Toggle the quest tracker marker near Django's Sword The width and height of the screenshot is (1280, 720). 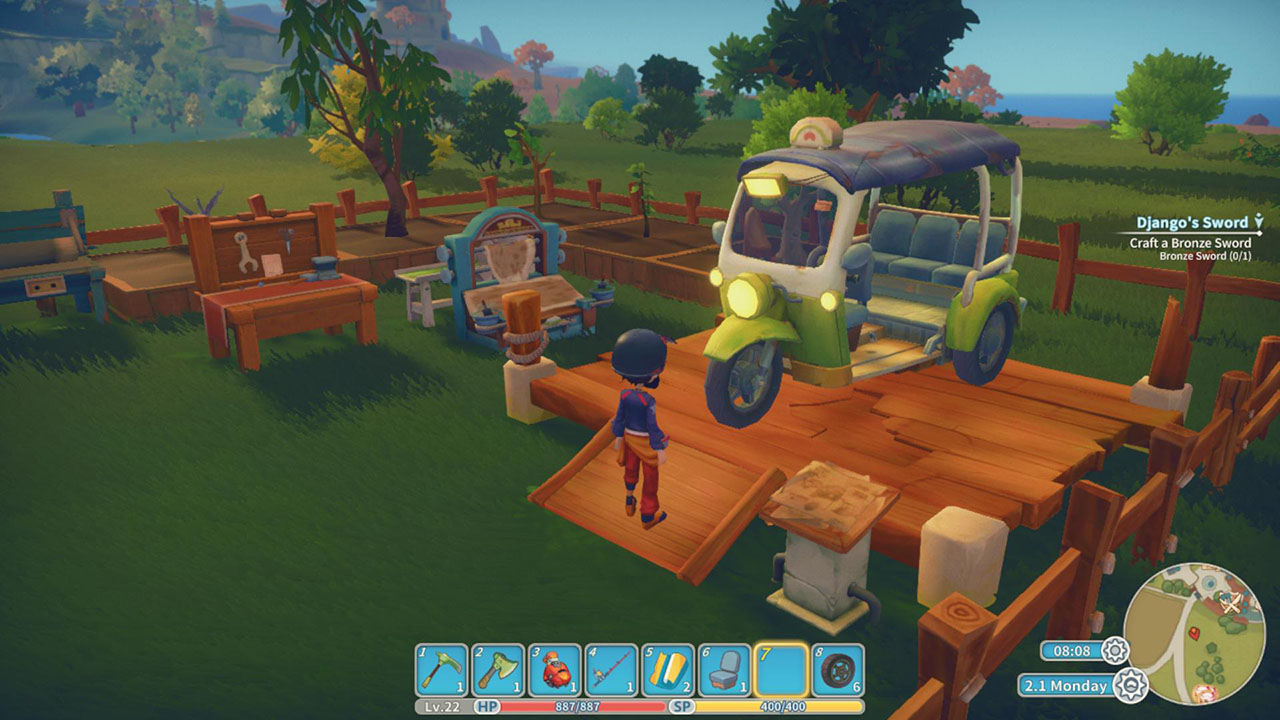[x=1258, y=221]
